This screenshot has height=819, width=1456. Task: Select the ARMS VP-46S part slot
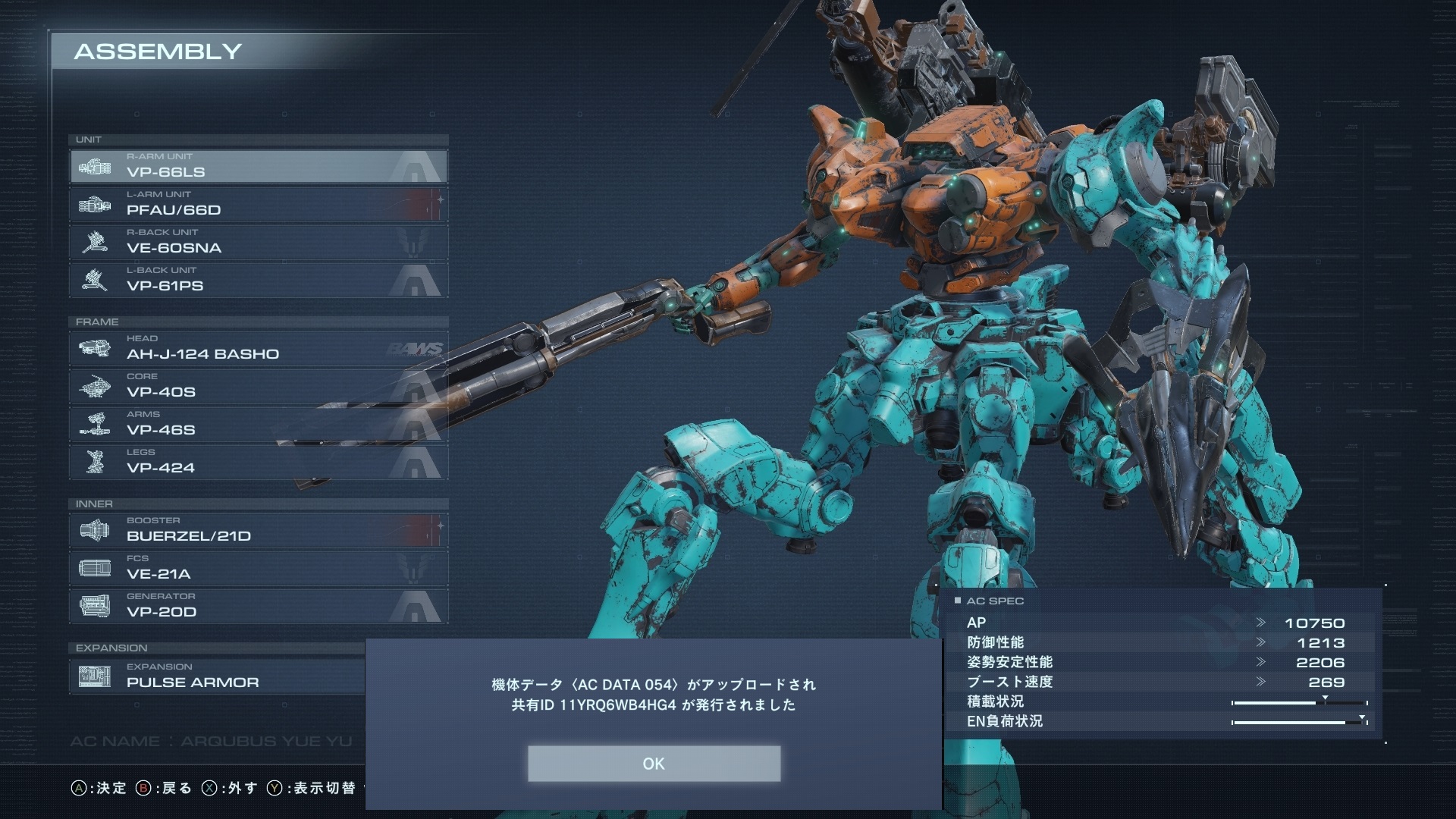click(x=258, y=424)
